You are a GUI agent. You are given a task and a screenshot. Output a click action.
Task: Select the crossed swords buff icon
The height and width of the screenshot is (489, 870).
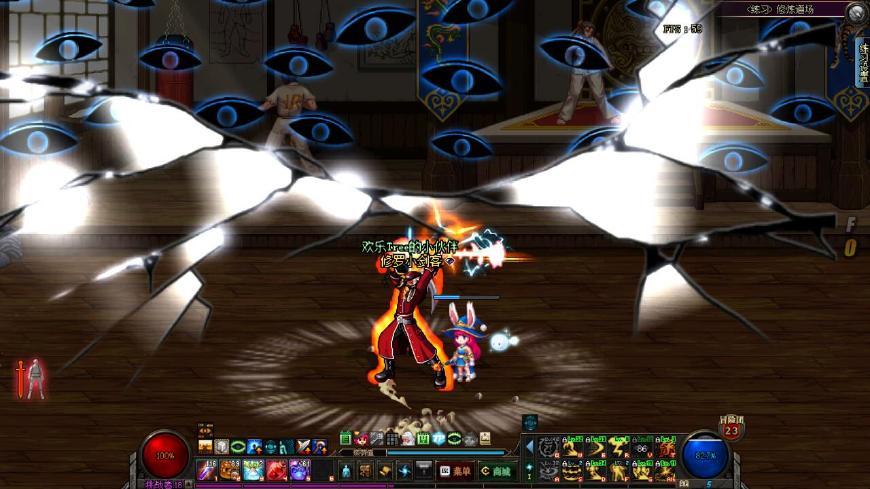coord(303,447)
